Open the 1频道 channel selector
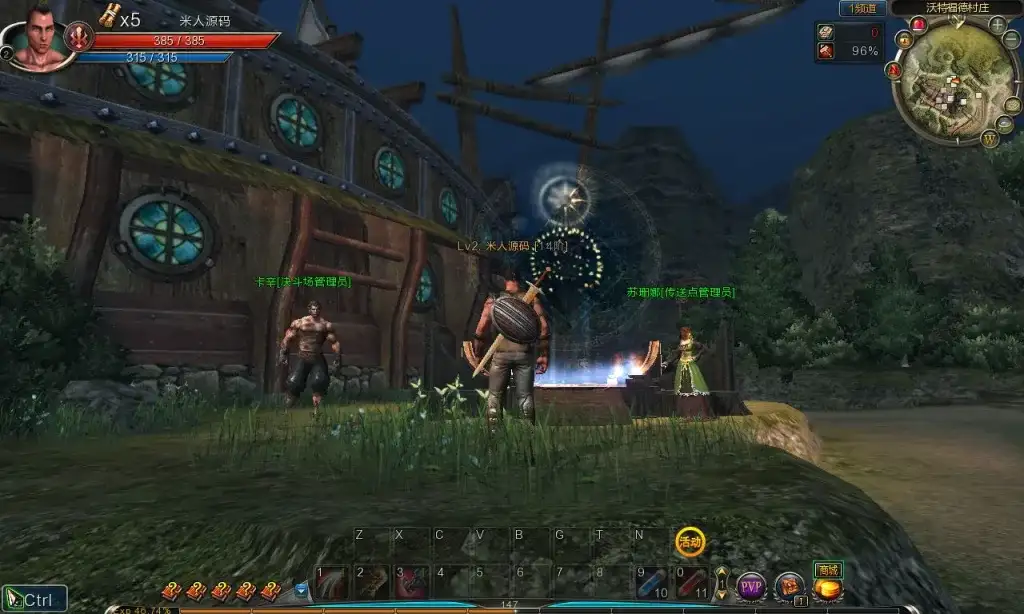Screen dimensions: 1024x614 (861, 8)
